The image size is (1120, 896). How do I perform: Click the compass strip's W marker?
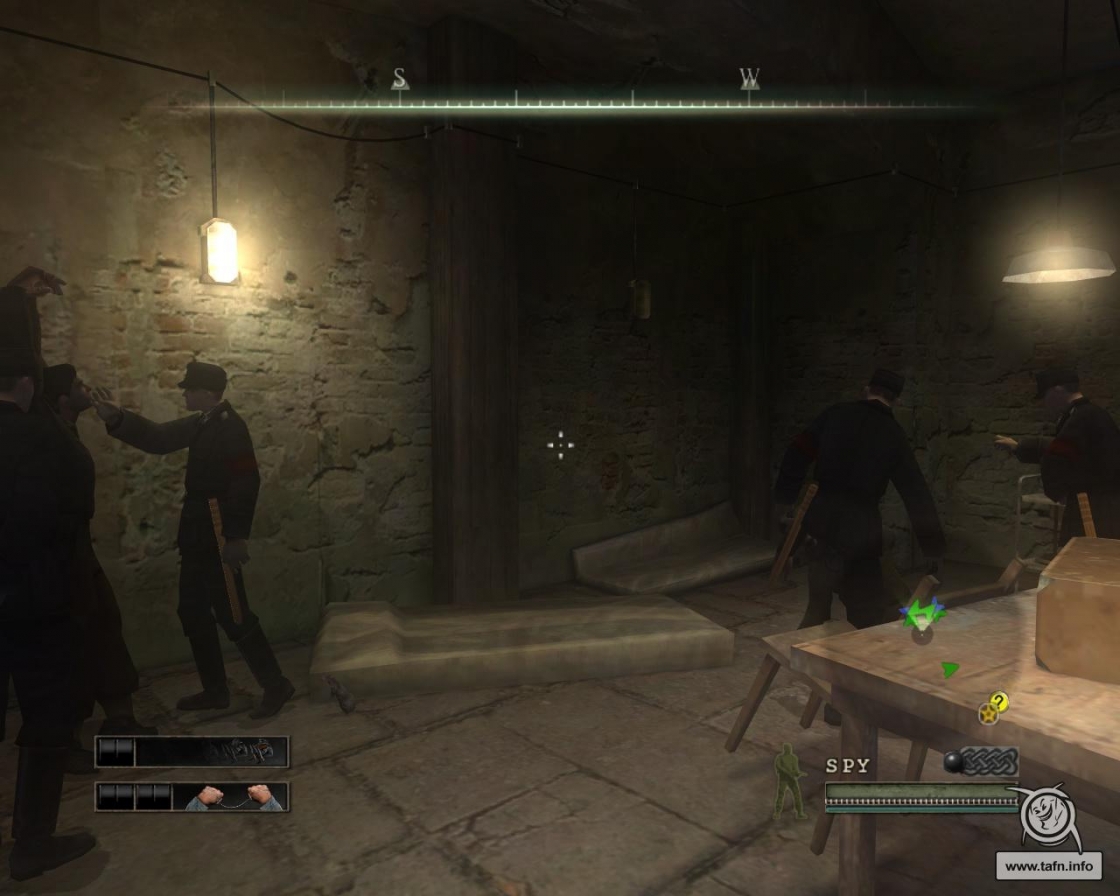[x=750, y=78]
